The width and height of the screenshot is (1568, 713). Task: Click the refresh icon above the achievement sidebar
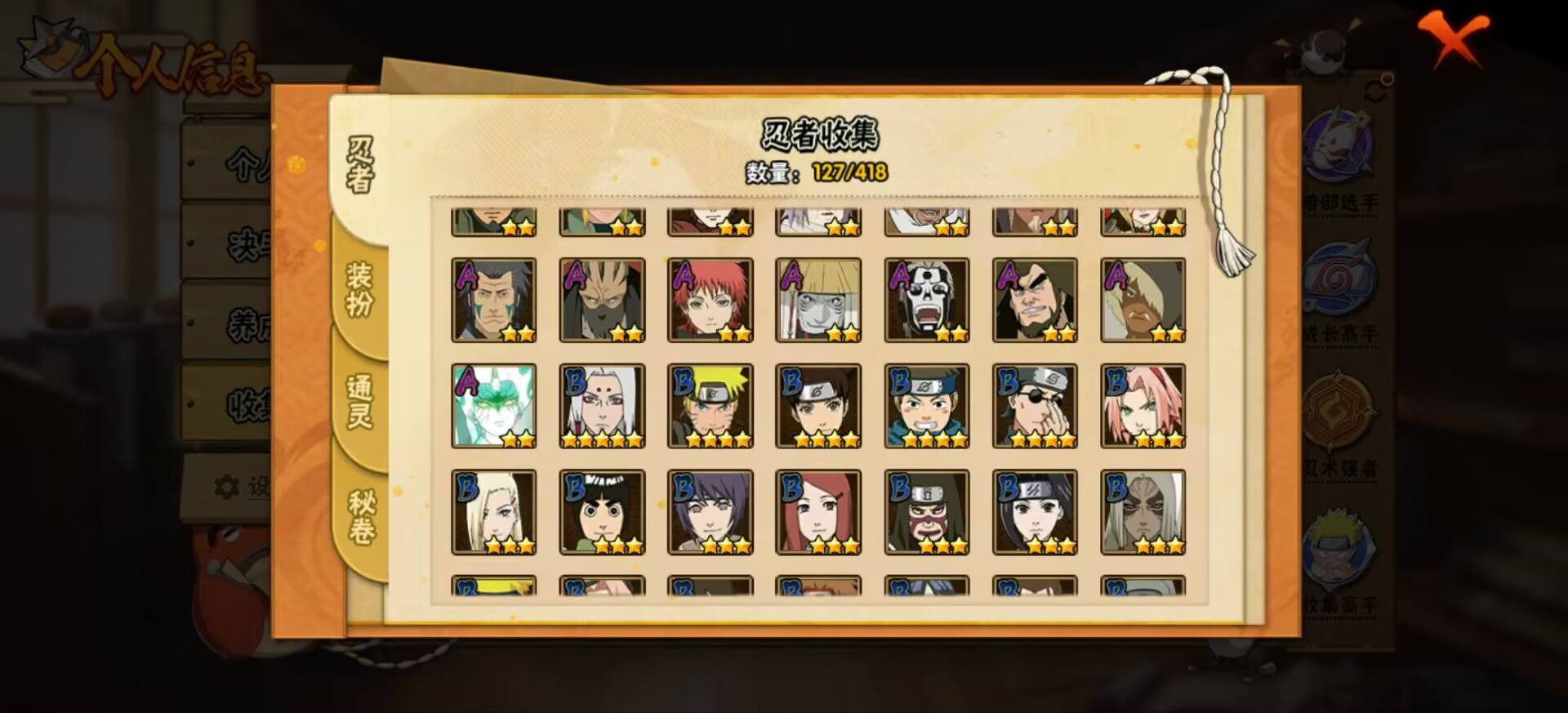click(1374, 88)
